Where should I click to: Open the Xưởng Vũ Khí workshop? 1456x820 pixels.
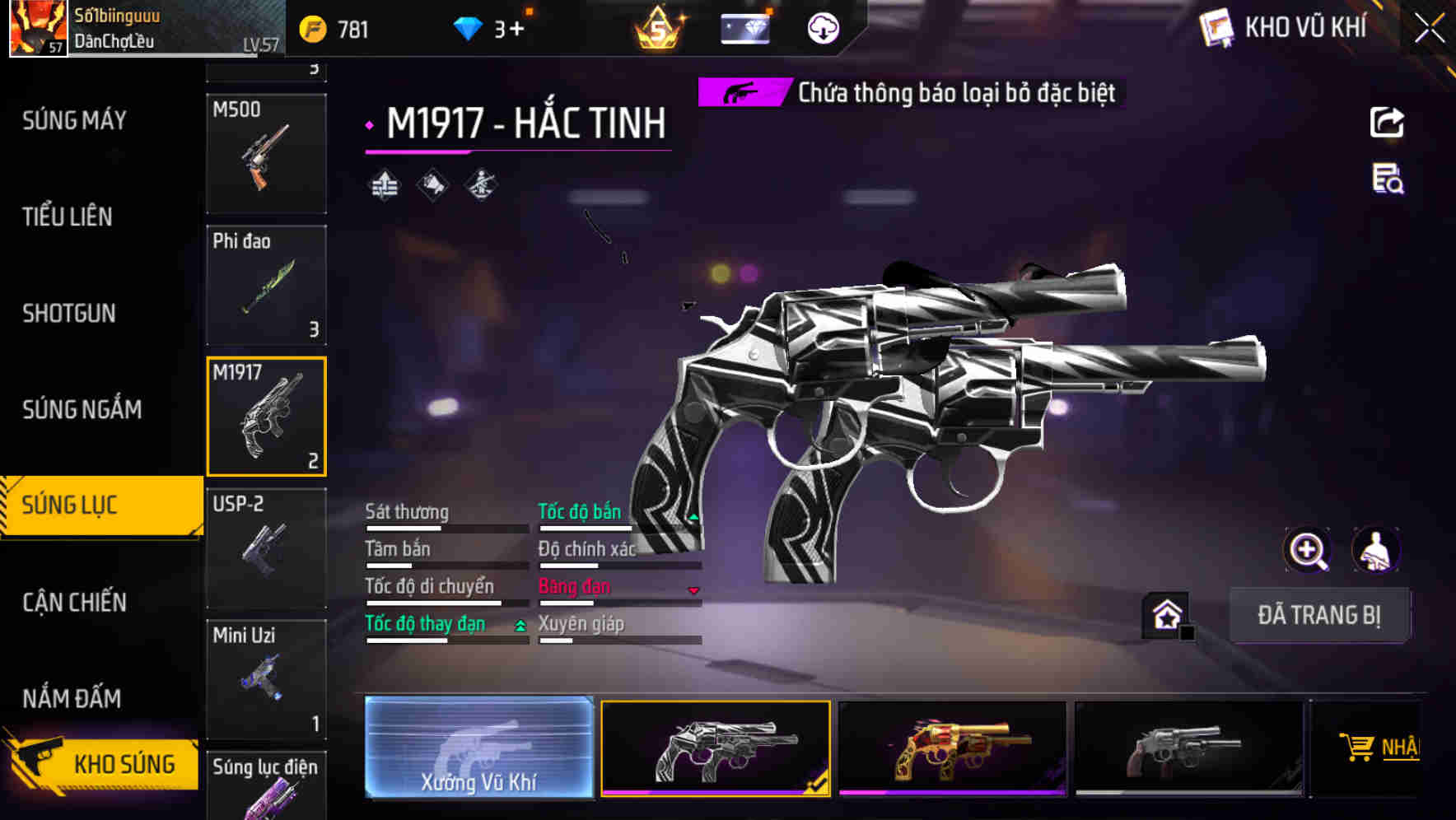click(478, 748)
